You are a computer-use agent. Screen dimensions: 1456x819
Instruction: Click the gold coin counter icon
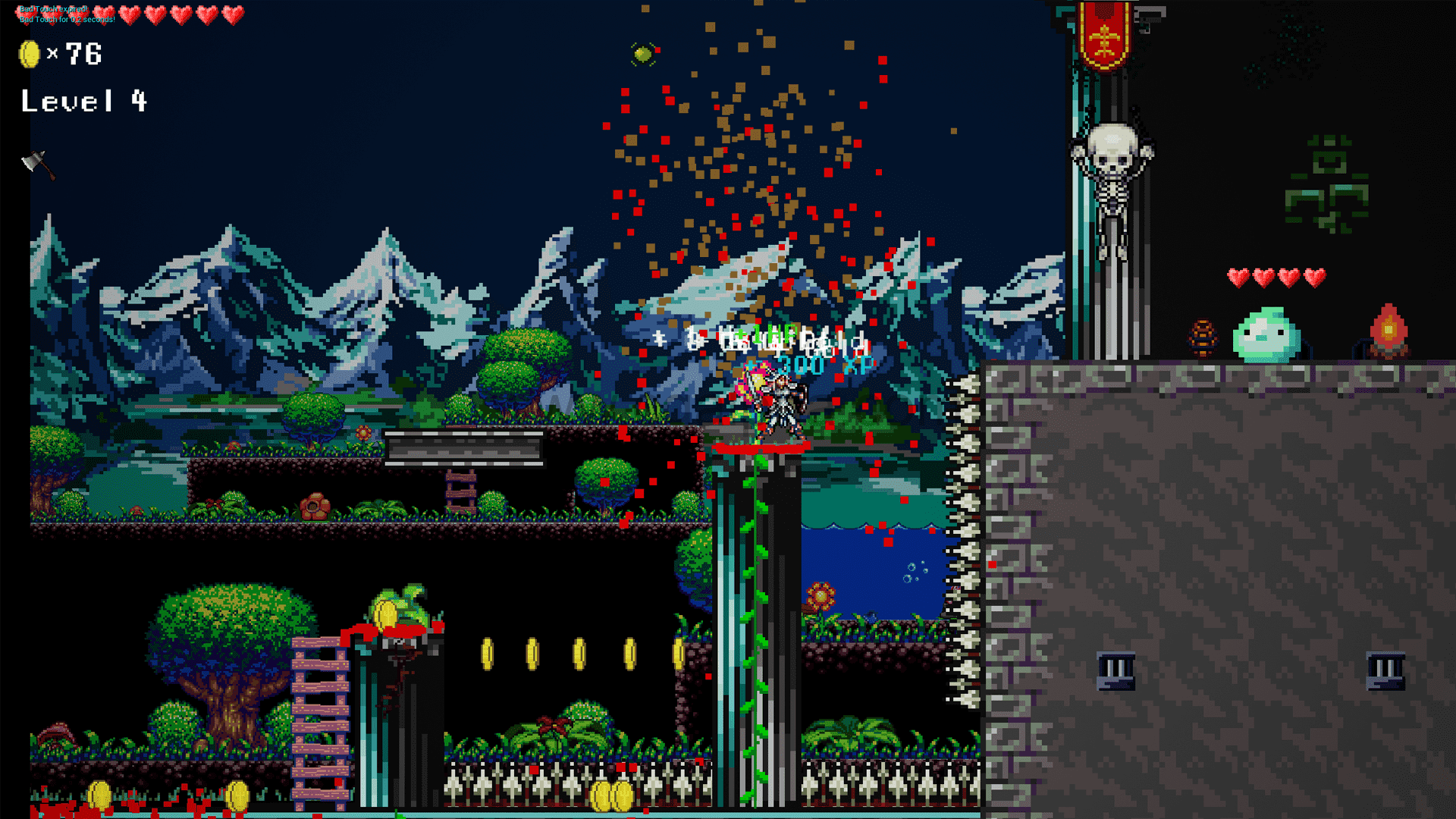coord(28,55)
